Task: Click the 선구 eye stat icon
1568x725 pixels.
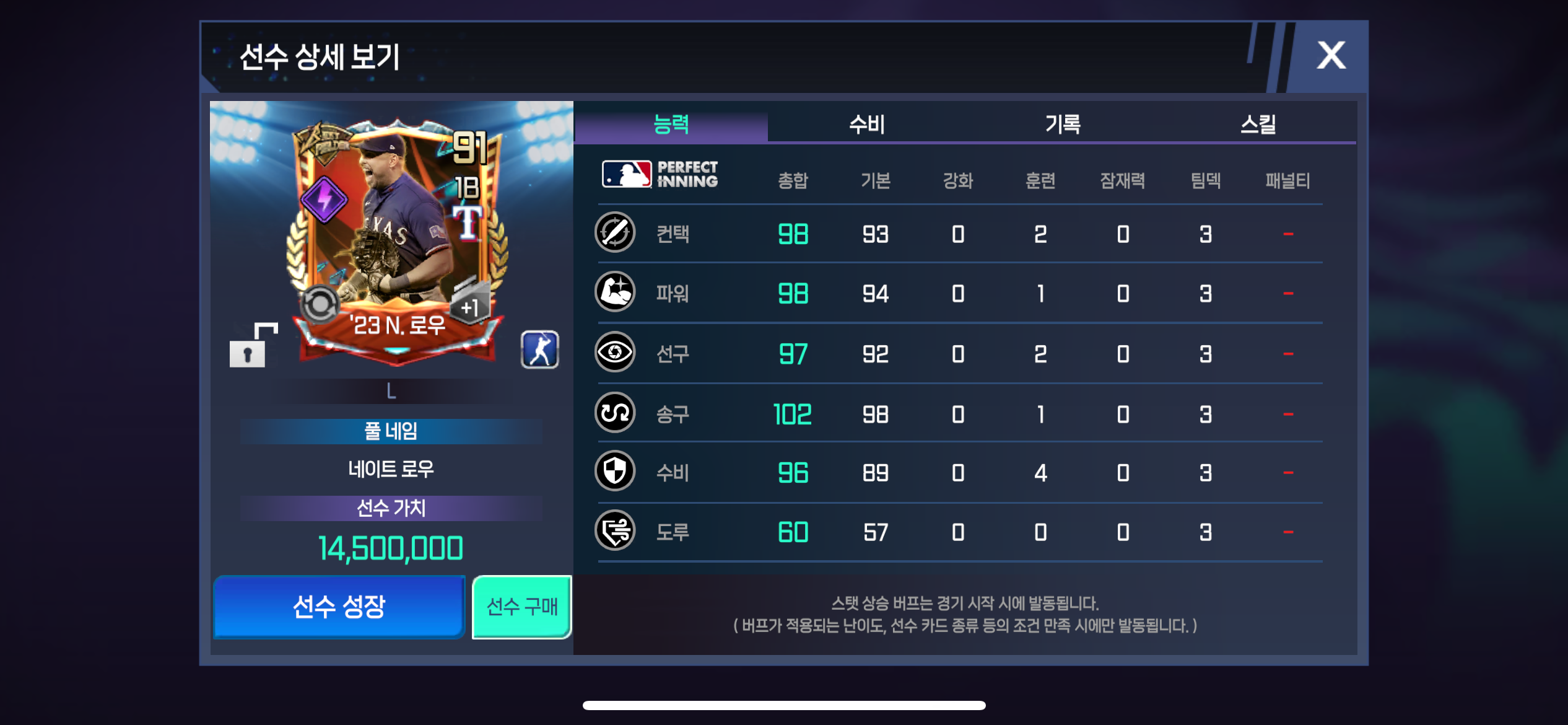Action: [615, 352]
